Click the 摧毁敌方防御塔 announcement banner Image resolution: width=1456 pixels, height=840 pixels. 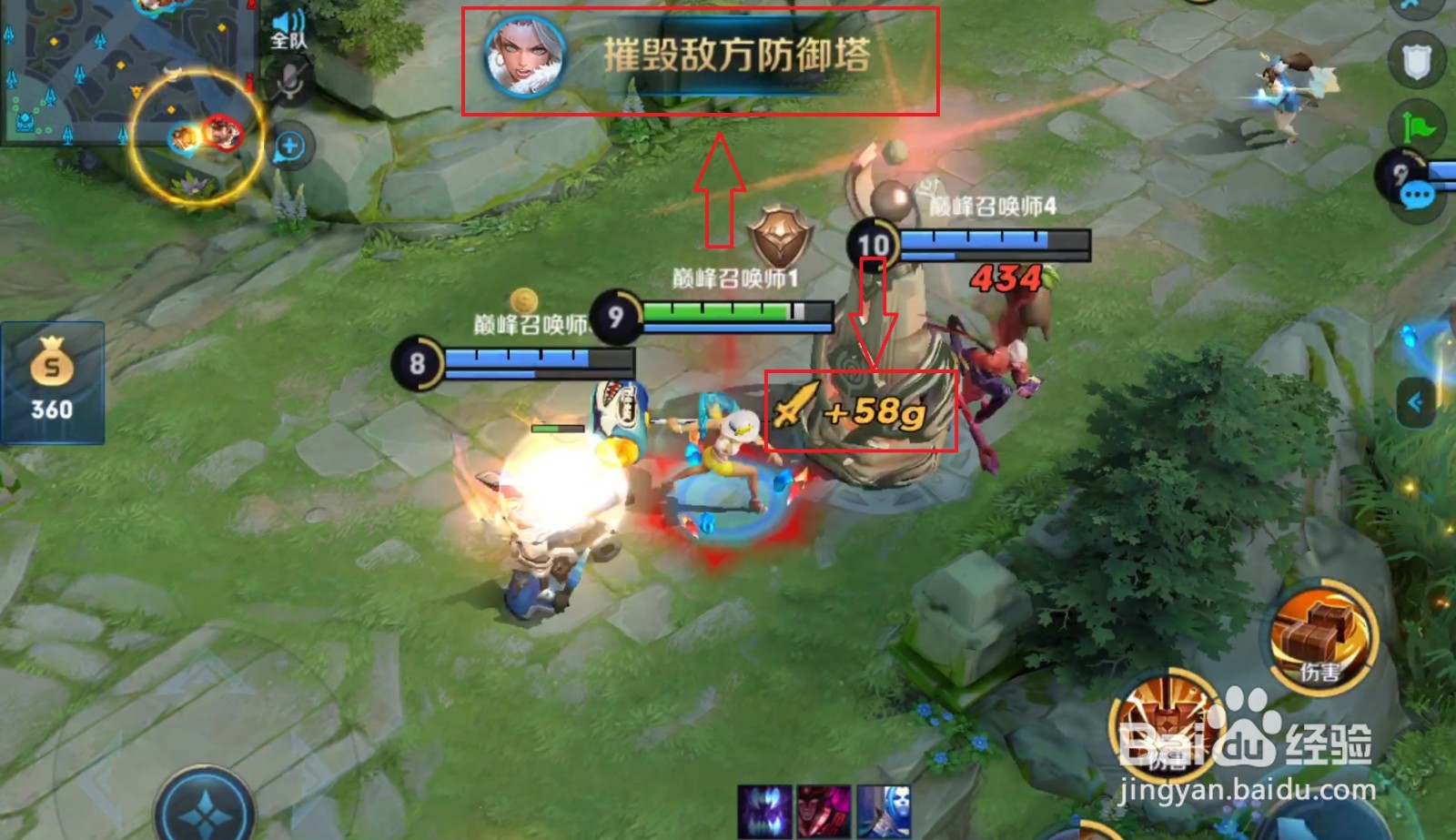[x=737, y=56]
